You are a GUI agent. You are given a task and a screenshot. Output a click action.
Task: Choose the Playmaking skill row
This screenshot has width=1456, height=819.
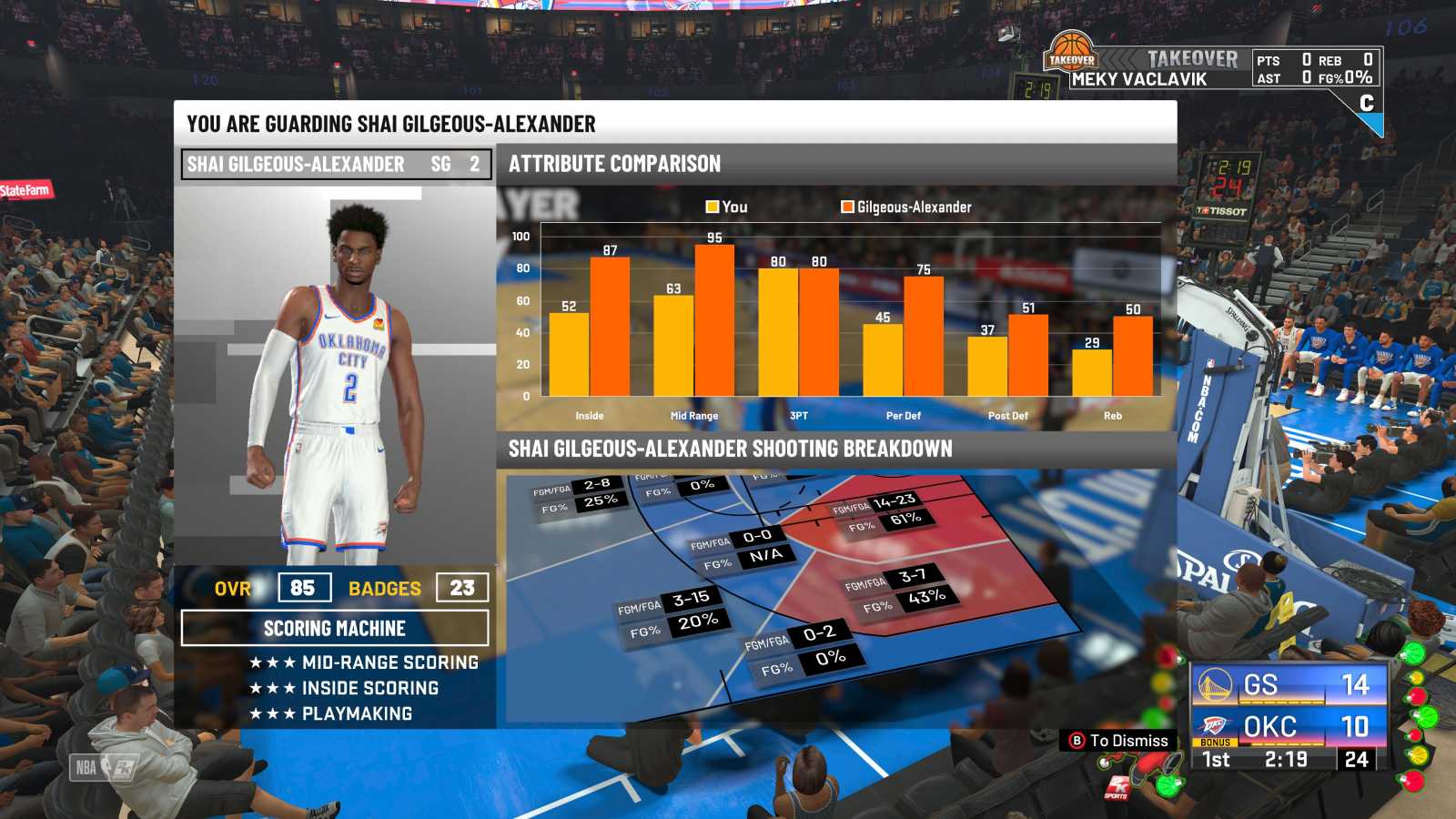tap(331, 713)
